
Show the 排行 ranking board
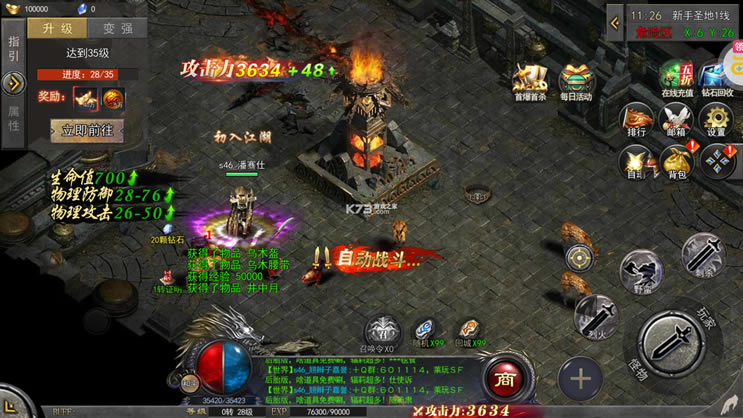coord(637,119)
